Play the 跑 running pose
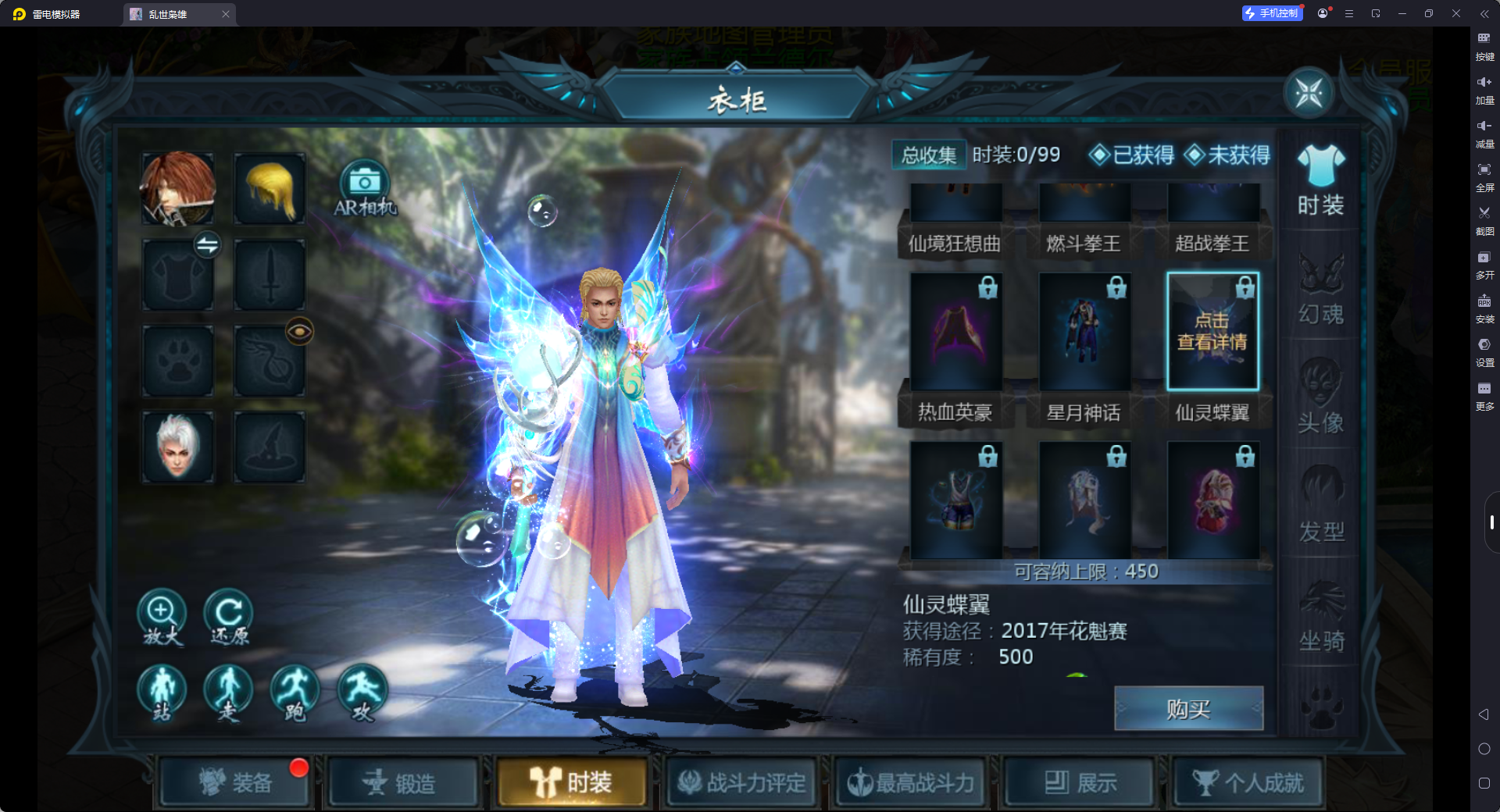Screen dimensions: 1500x812 295,692
